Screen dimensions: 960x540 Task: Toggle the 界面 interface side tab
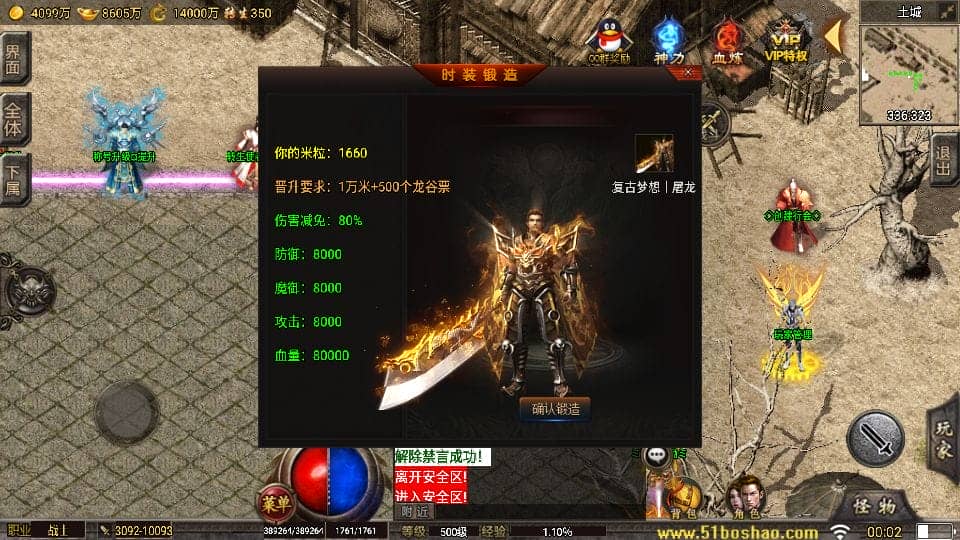(x=14, y=58)
